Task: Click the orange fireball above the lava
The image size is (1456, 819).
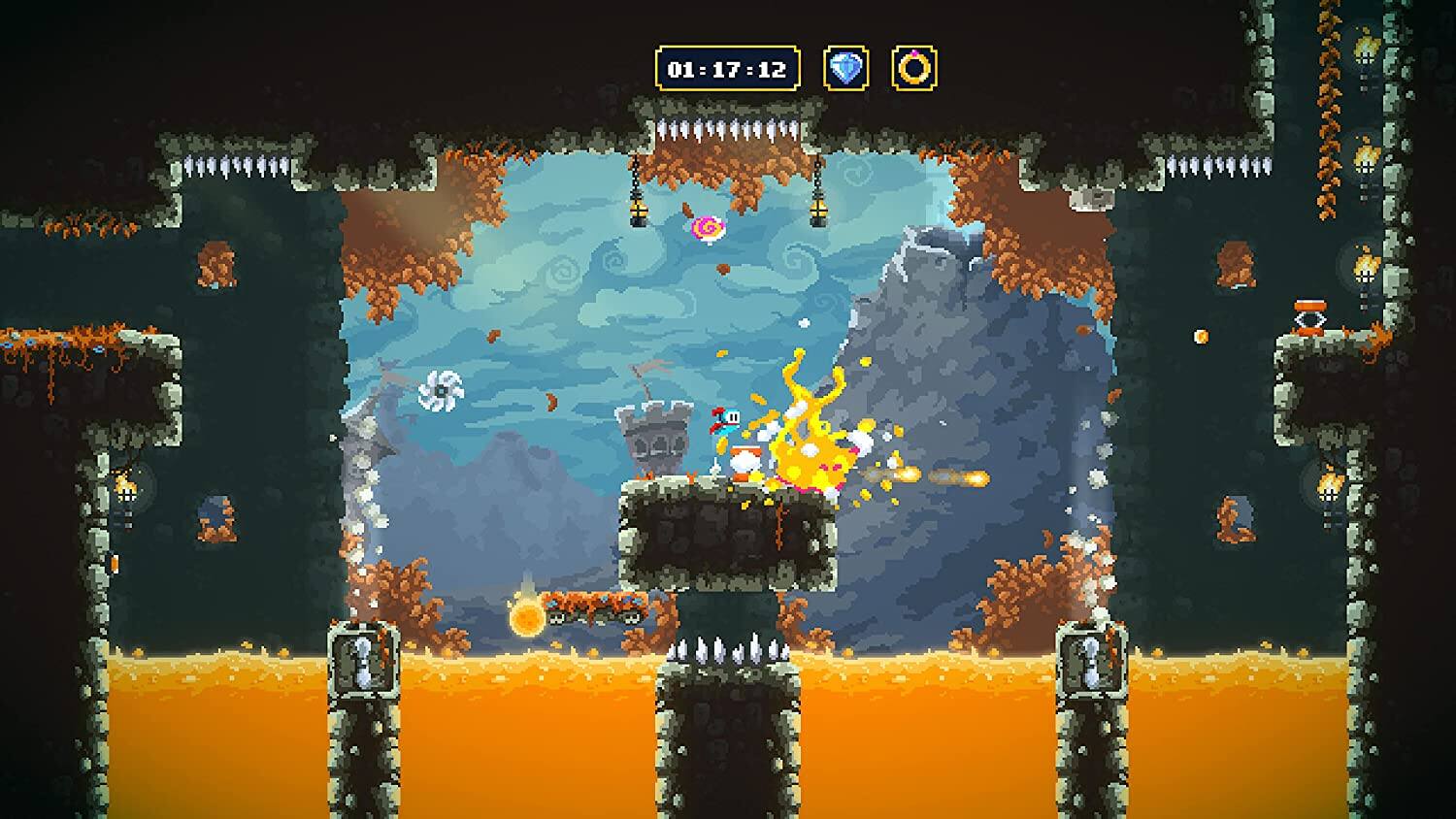Action: 525,612
